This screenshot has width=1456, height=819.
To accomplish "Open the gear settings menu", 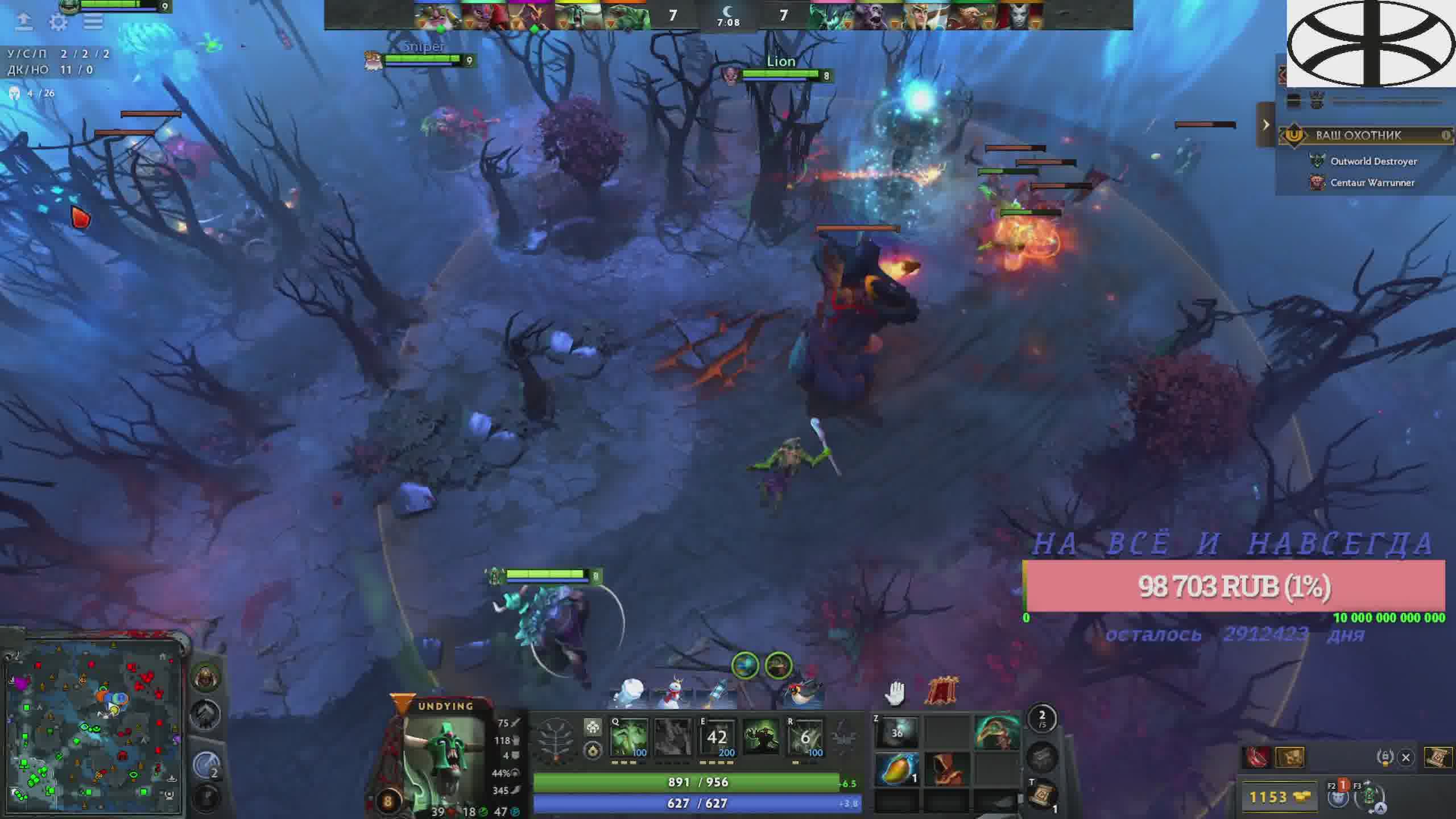I will click(58, 22).
